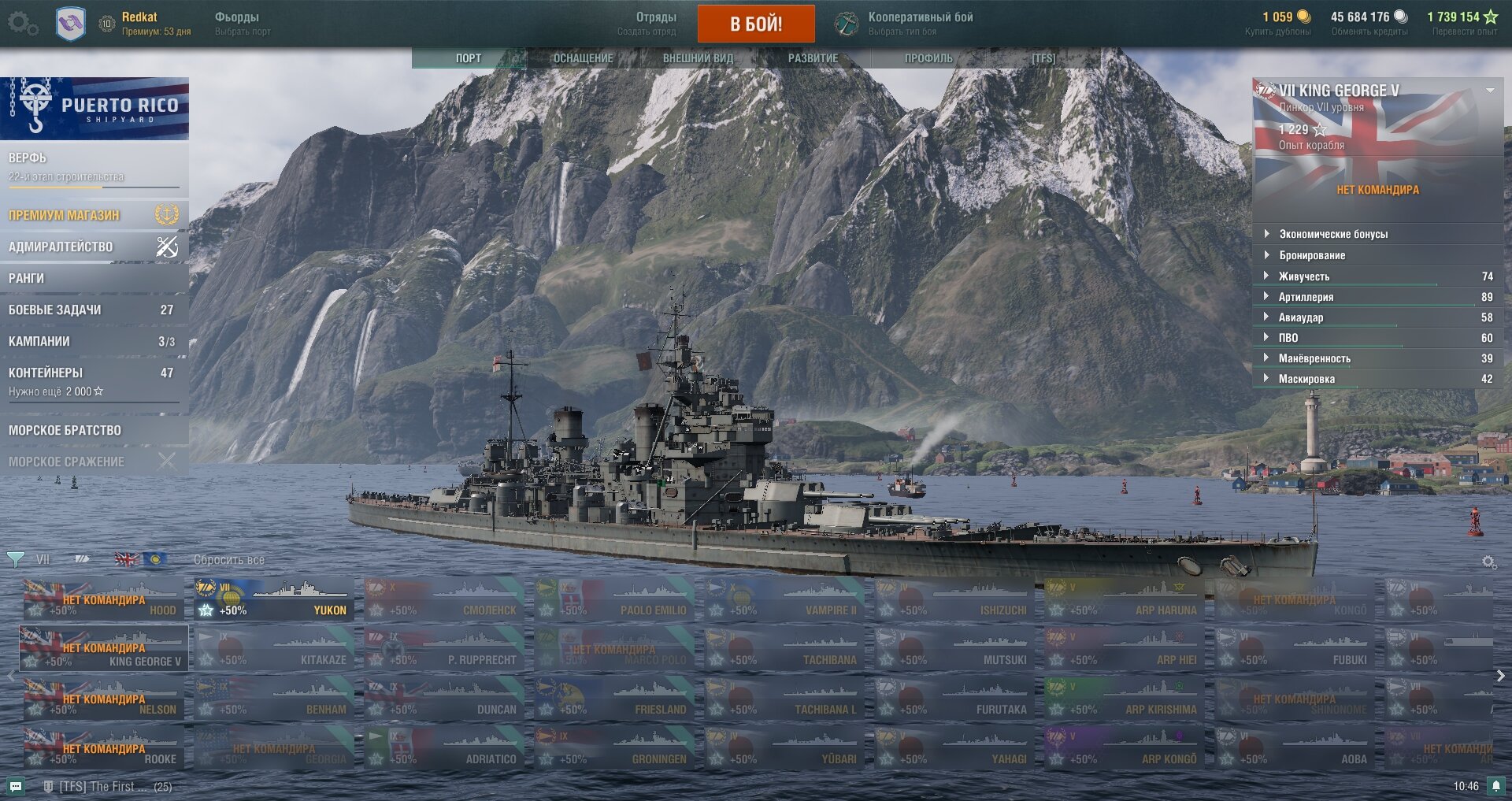Image resolution: width=1512 pixels, height=801 pixels.
Task: Select the Yukon ship in carousel
Action: 274,599
